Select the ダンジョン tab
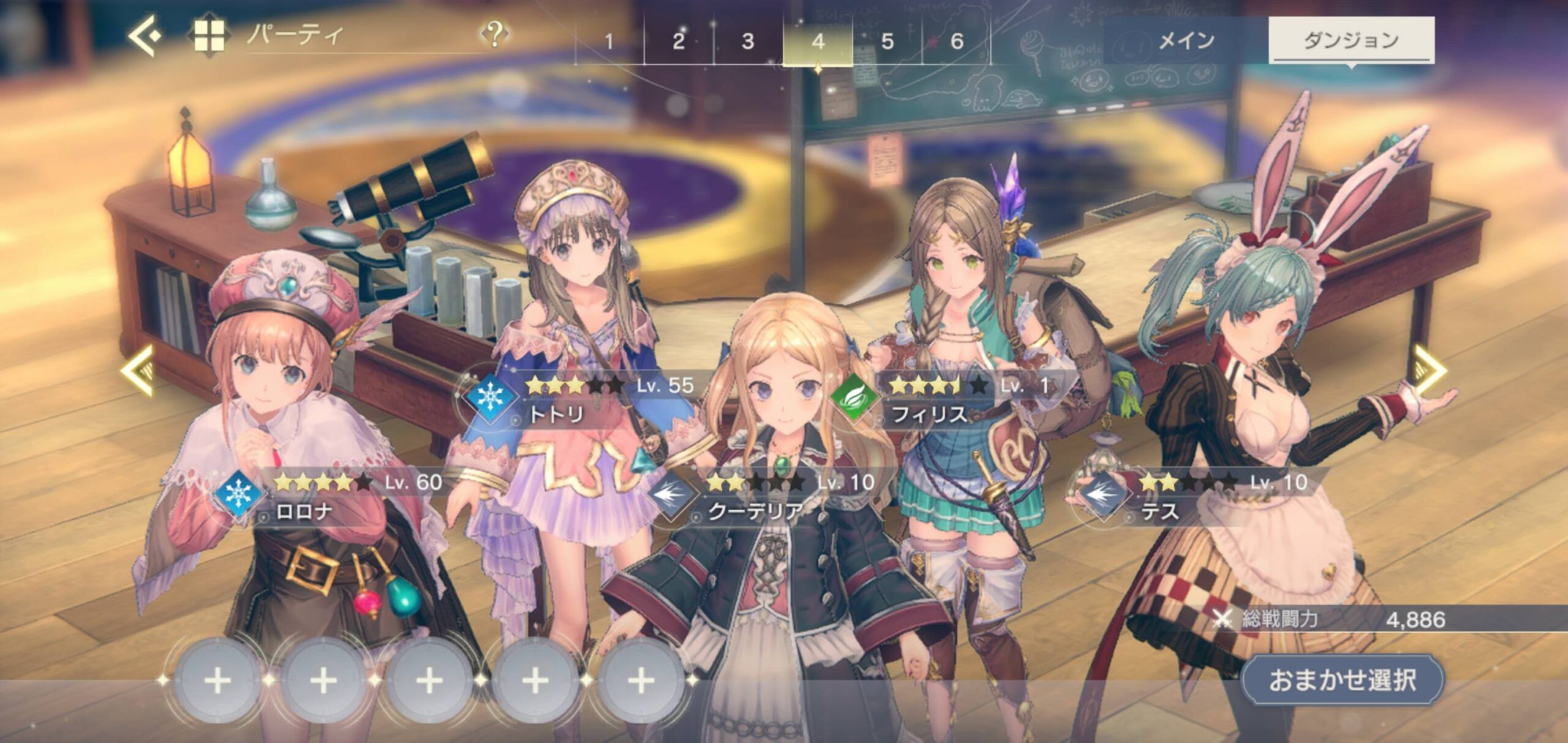Viewport: 1568px width, 743px height. click(x=1351, y=40)
